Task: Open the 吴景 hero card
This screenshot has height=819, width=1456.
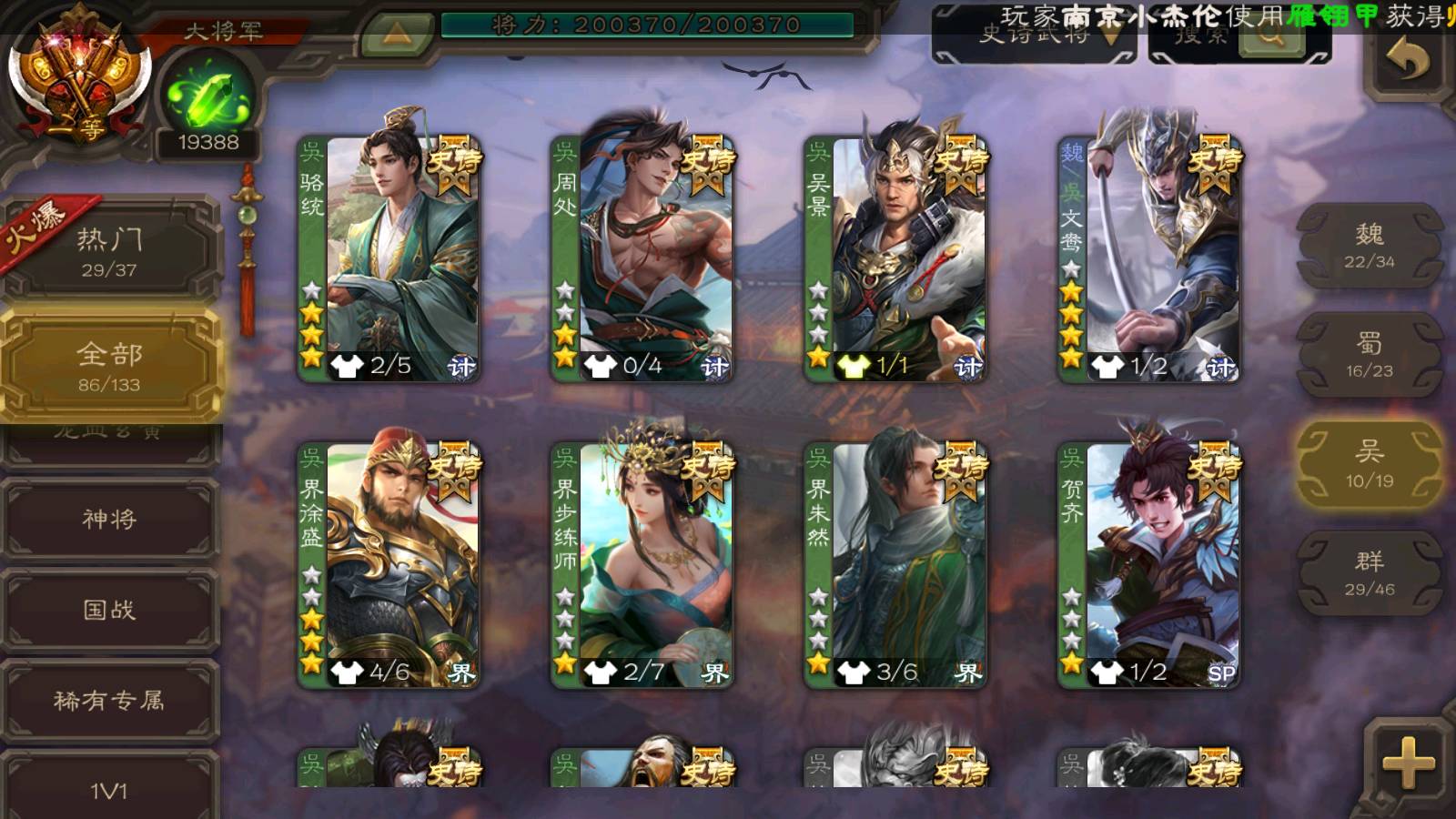Action: [x=895, y=258]
